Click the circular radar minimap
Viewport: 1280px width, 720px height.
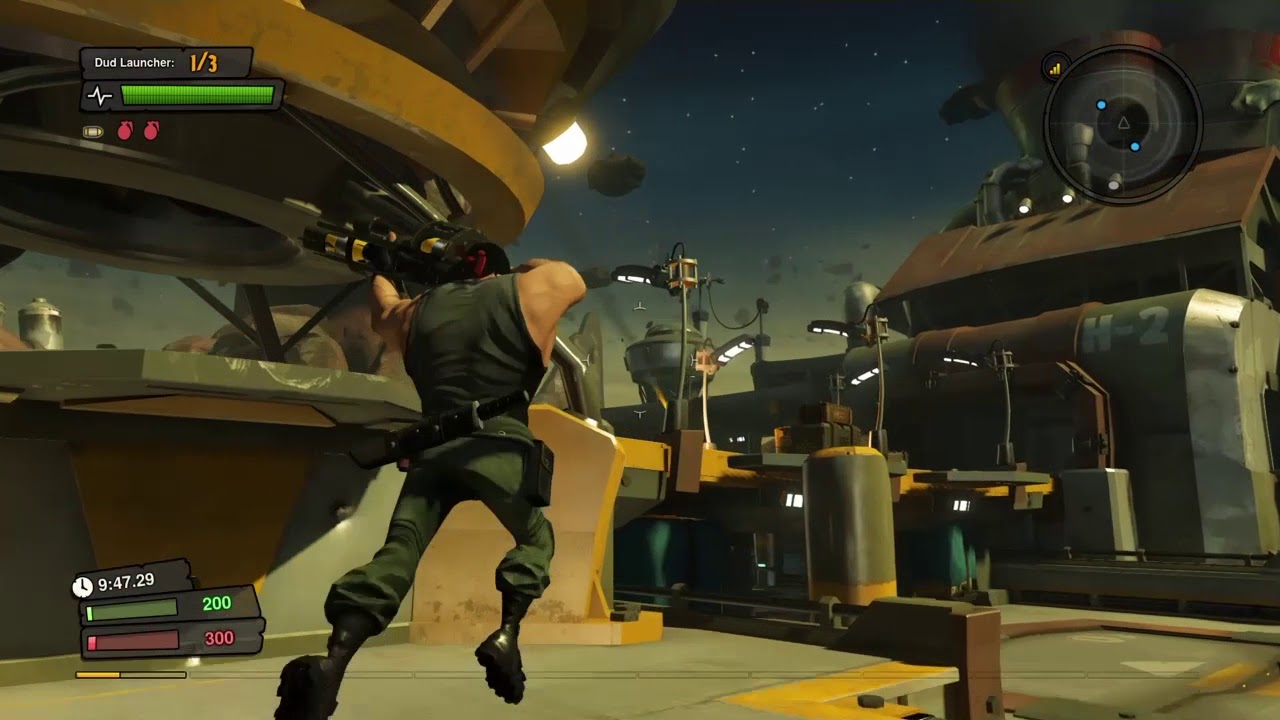pos(1122,124)
